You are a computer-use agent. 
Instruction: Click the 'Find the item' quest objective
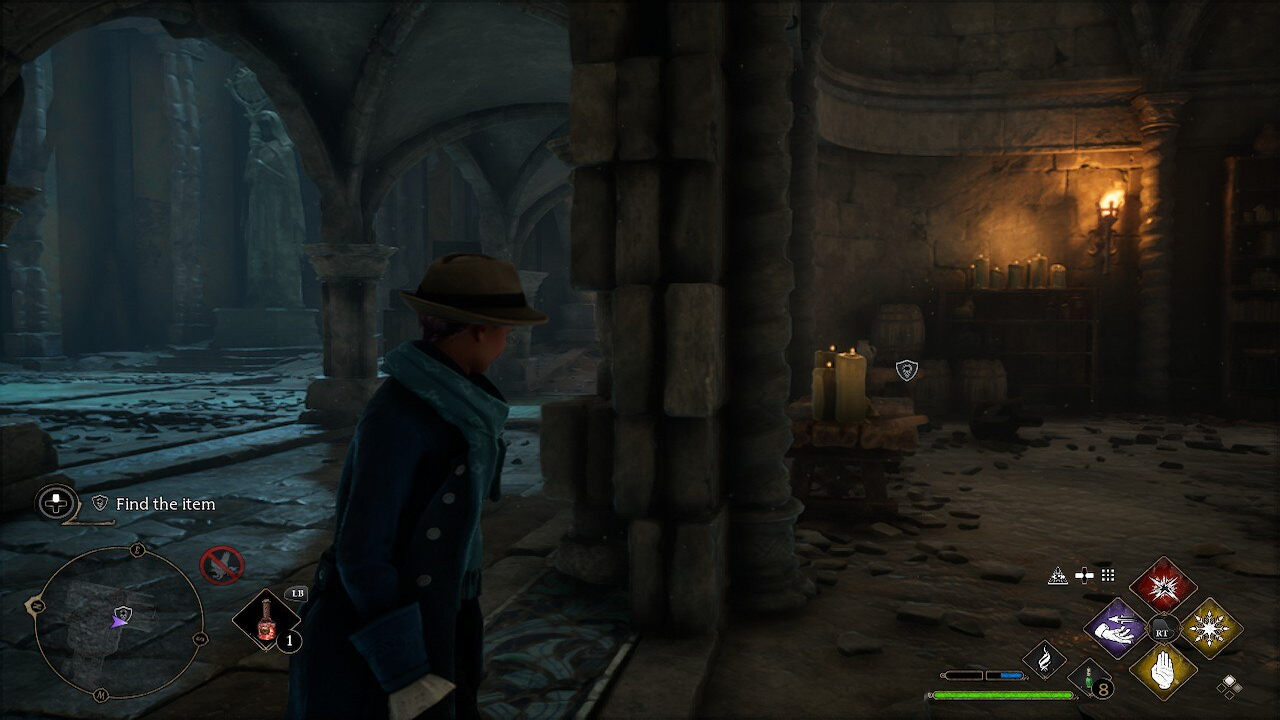click(x=165, y=504)
